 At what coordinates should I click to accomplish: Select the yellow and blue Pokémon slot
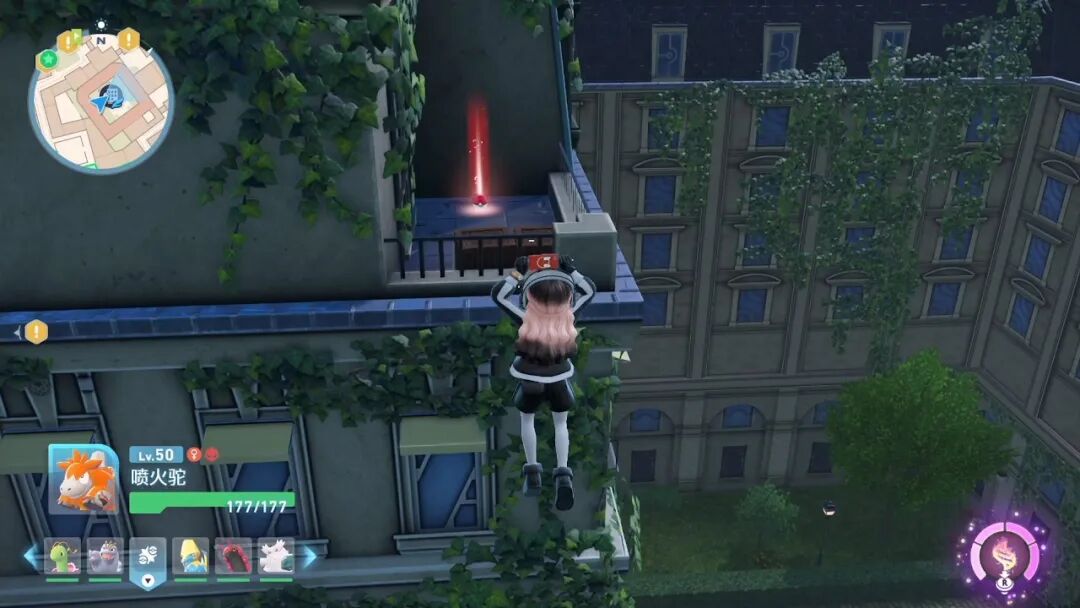click(191, 556)
